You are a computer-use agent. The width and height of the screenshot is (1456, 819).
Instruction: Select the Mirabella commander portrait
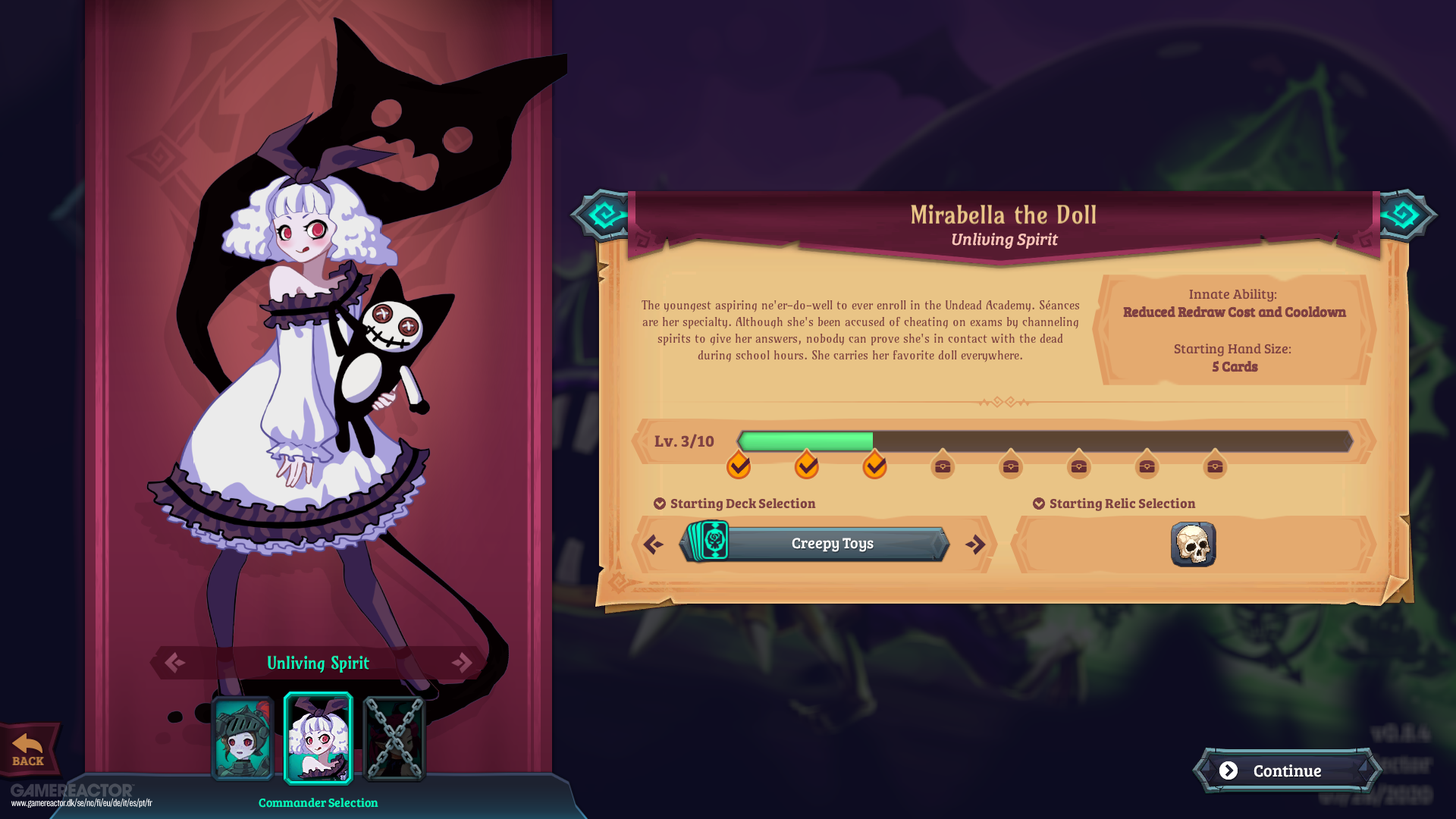click(x=318, y=738)
